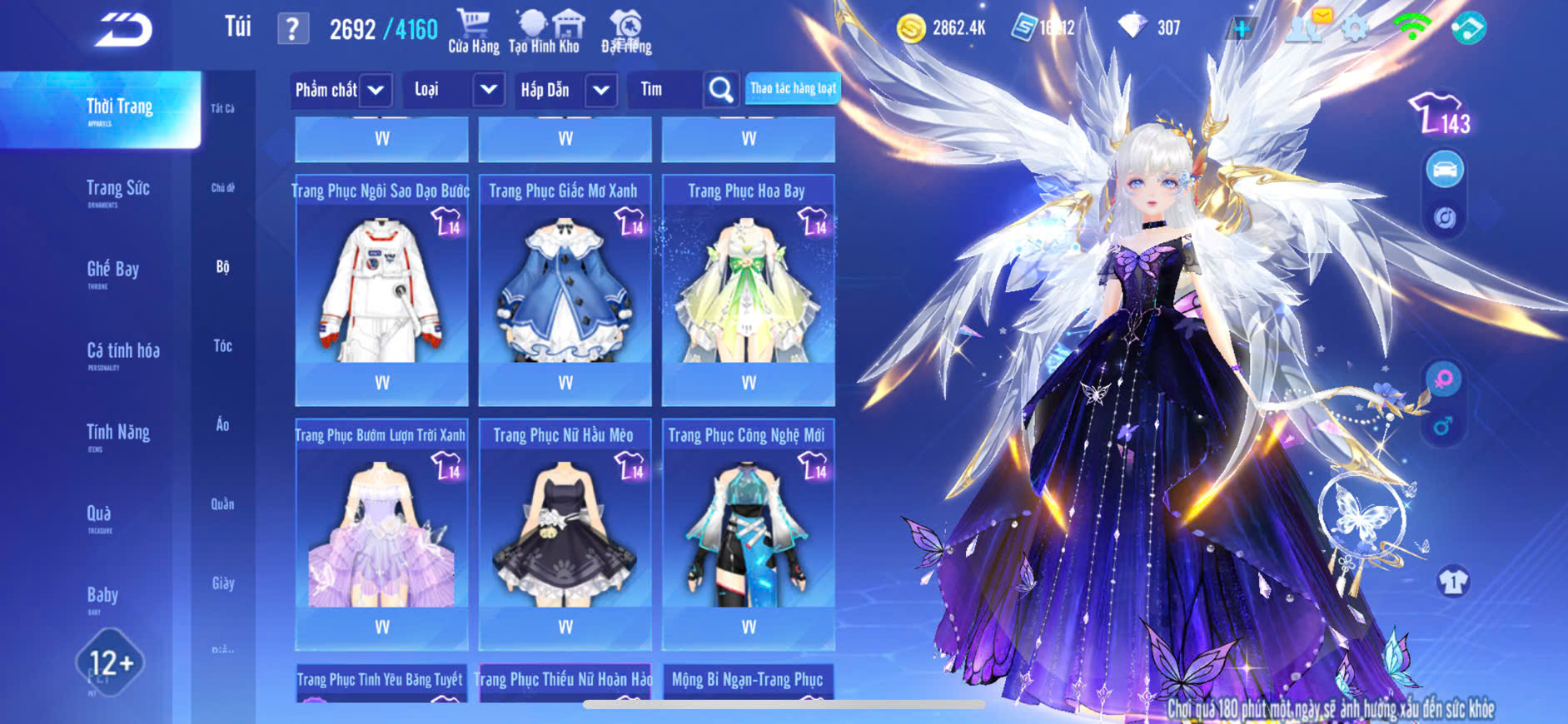1568x724 pixels.
Task: Select Trang Phục Giấc Mơ Xanh outfit
Action: 565,287
